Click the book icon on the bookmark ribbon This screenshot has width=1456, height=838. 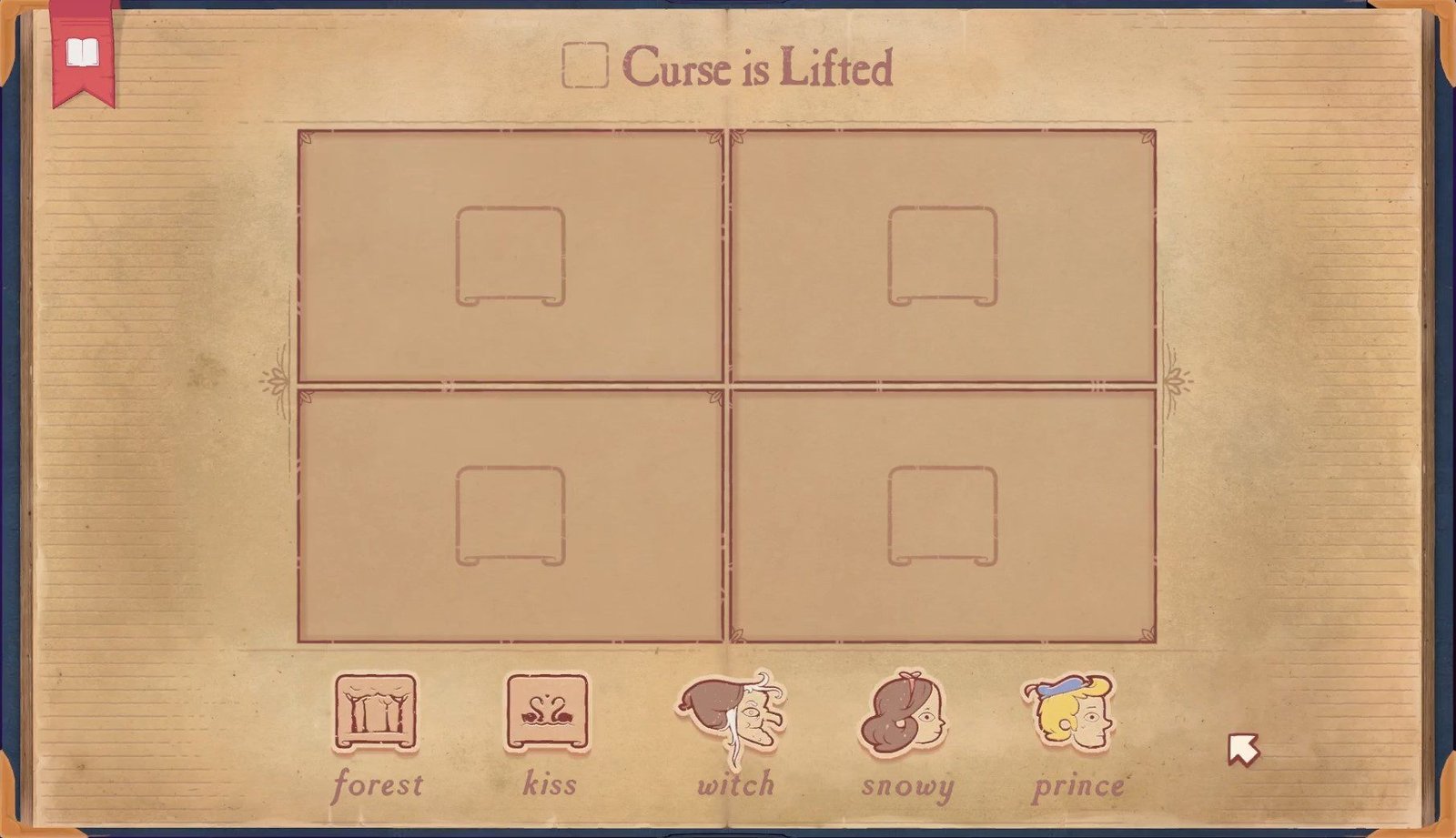tap(81, 50)
